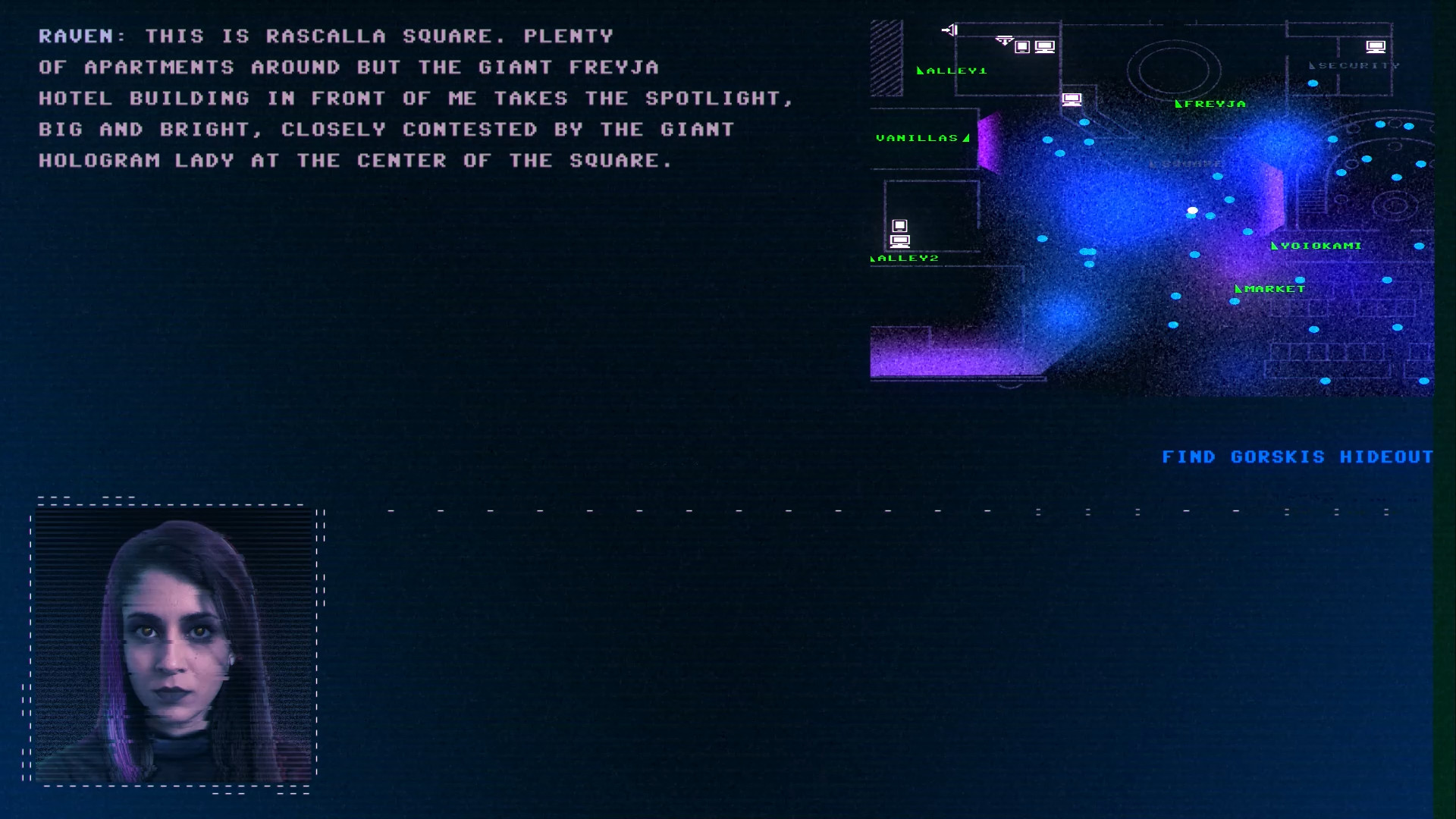Viewport: 1456px width, 819px height.
Task: Select the VANILLAS location label
Action: pos(916,138)
